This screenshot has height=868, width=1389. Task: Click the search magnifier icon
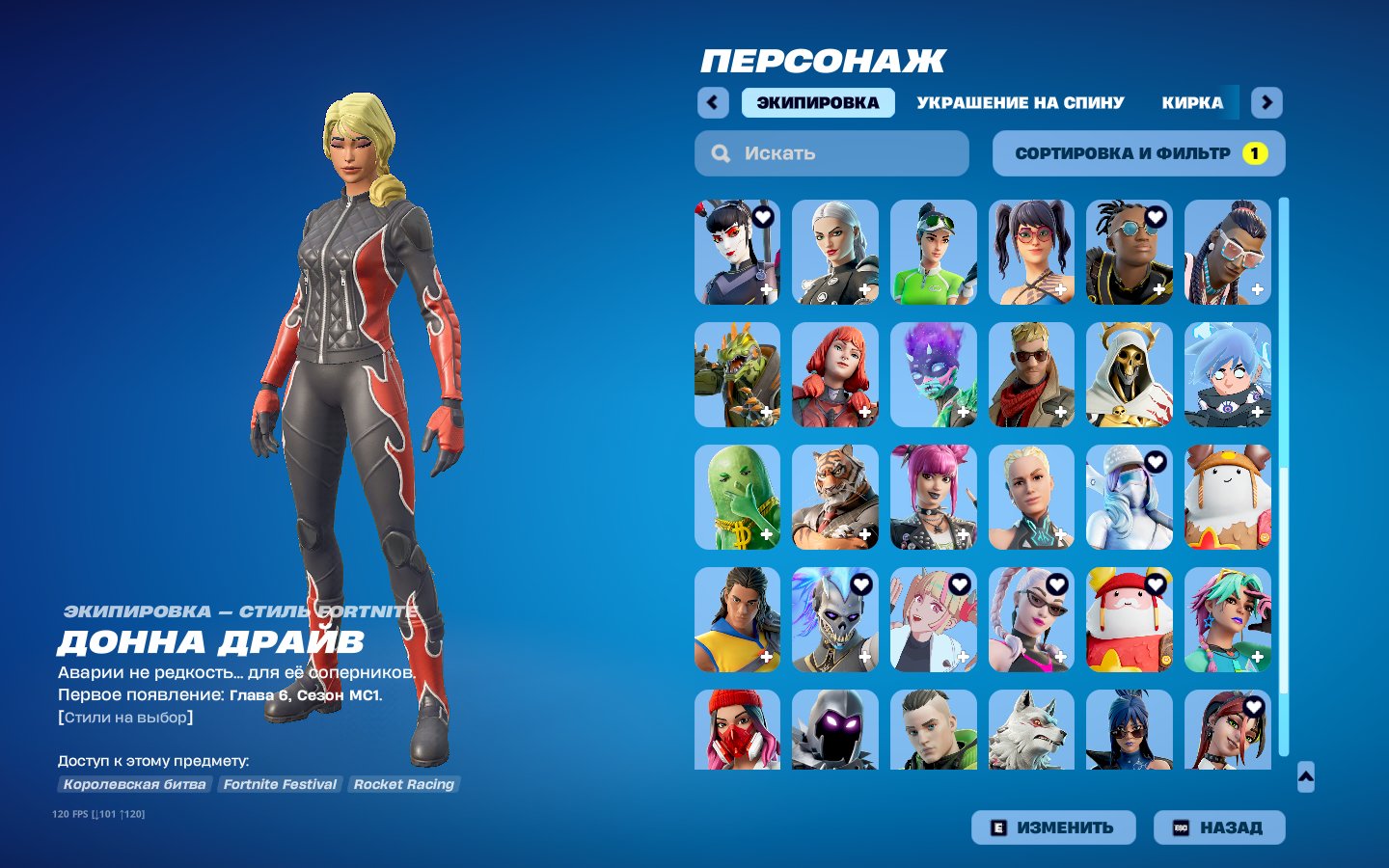[721, 152]
